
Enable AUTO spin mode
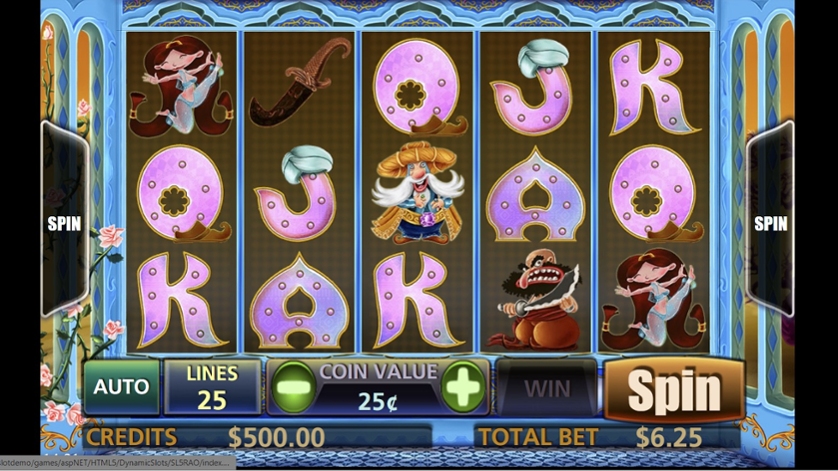click(x=121, y=387)
